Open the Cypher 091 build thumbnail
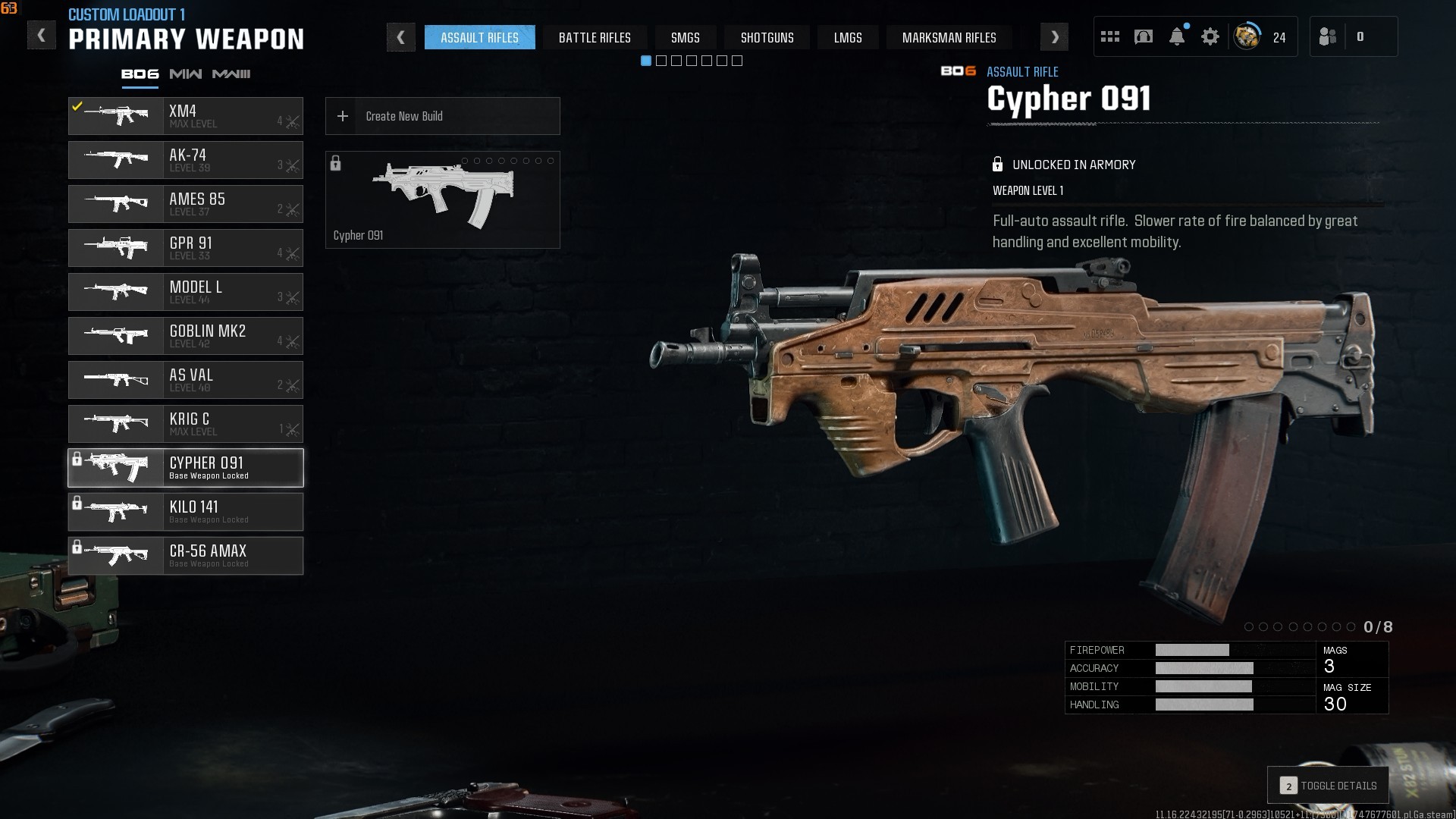Viewport: 1456px width, 819px height. point(443,199)
